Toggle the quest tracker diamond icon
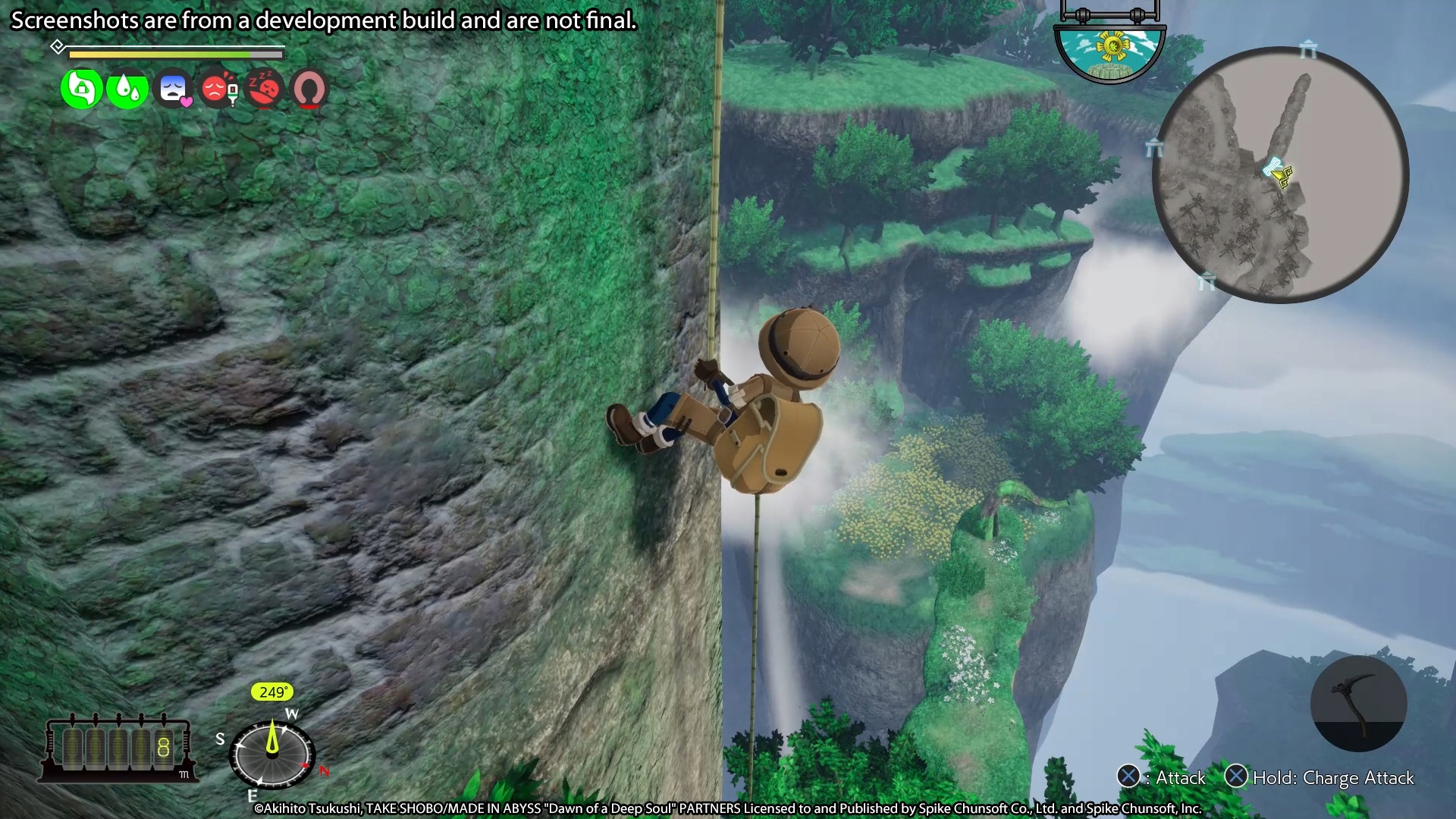 point(58,46)
